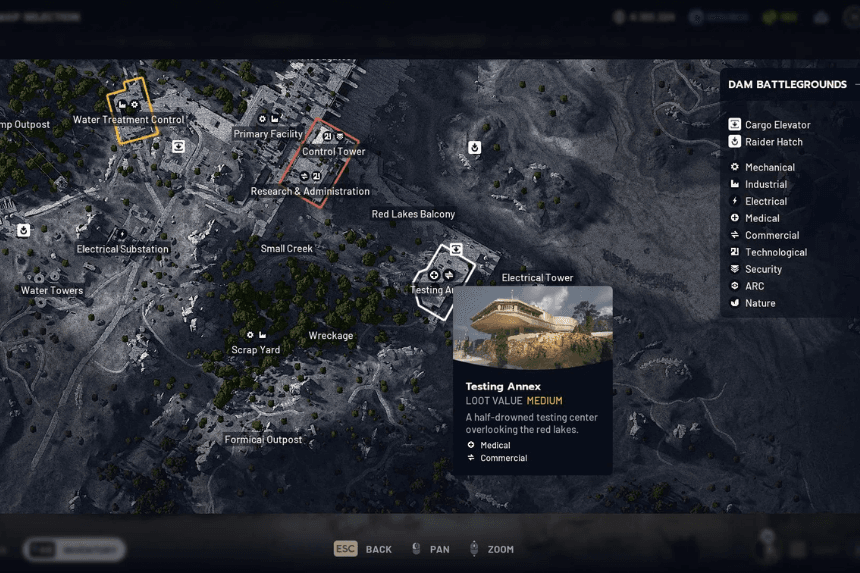Select the Control Tower location marker
This screenshot has height=573, width=860.
[x=333, y=152]
